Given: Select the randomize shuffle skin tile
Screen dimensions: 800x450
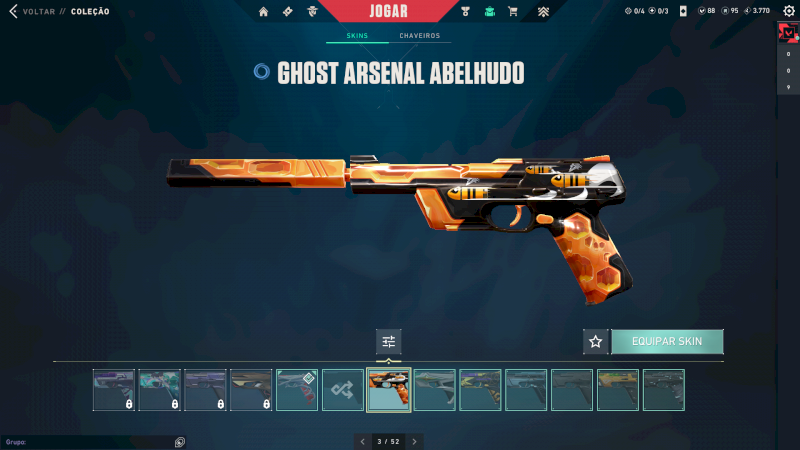Looking at the screenshot, I should [343, 390].
